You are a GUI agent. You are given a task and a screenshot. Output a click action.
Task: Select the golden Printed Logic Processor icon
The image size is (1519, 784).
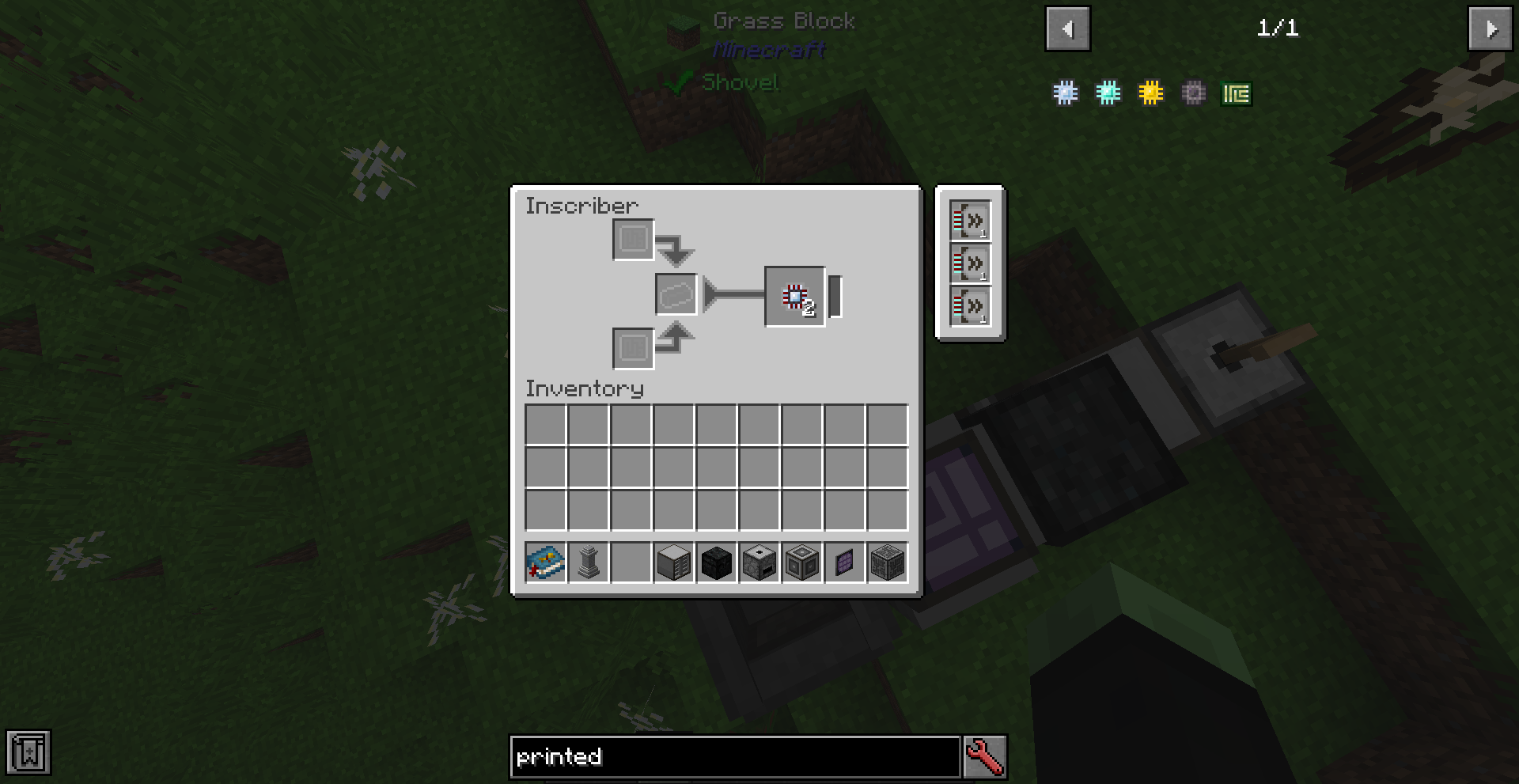pos(1151,93)
